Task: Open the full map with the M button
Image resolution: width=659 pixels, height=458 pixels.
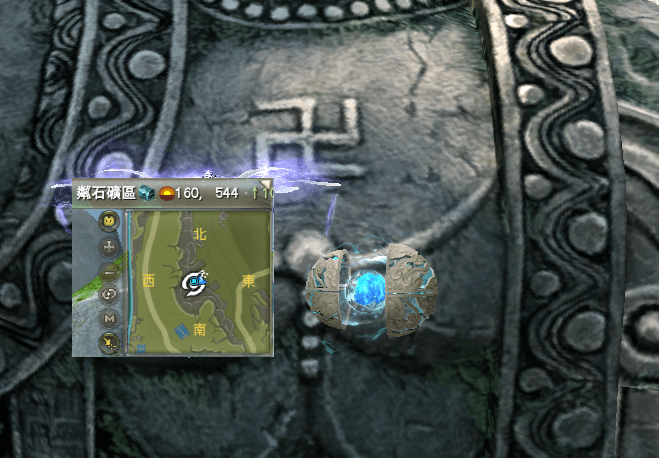Action: click(108, 319)
